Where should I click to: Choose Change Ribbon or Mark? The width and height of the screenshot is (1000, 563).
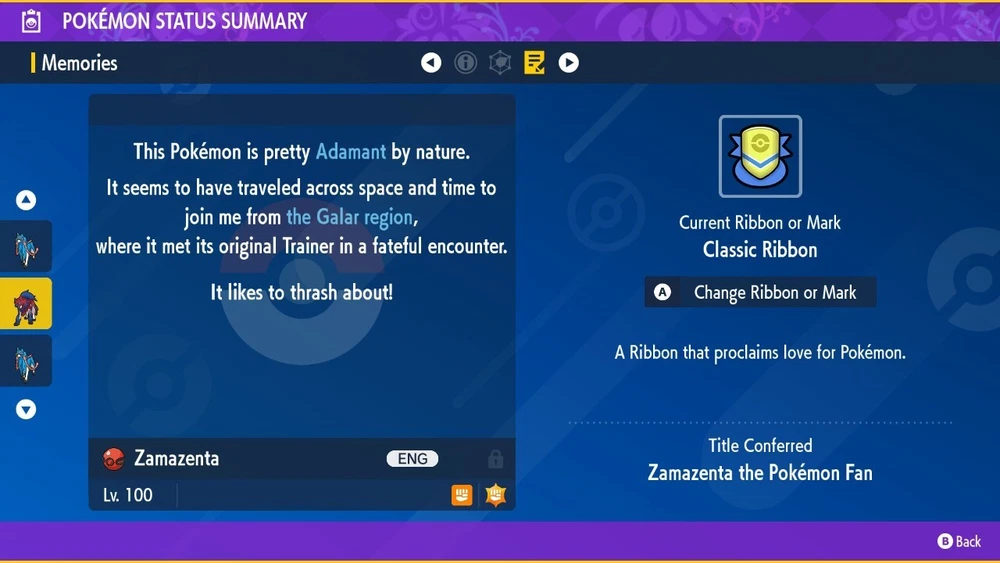(x=761, y=293)
